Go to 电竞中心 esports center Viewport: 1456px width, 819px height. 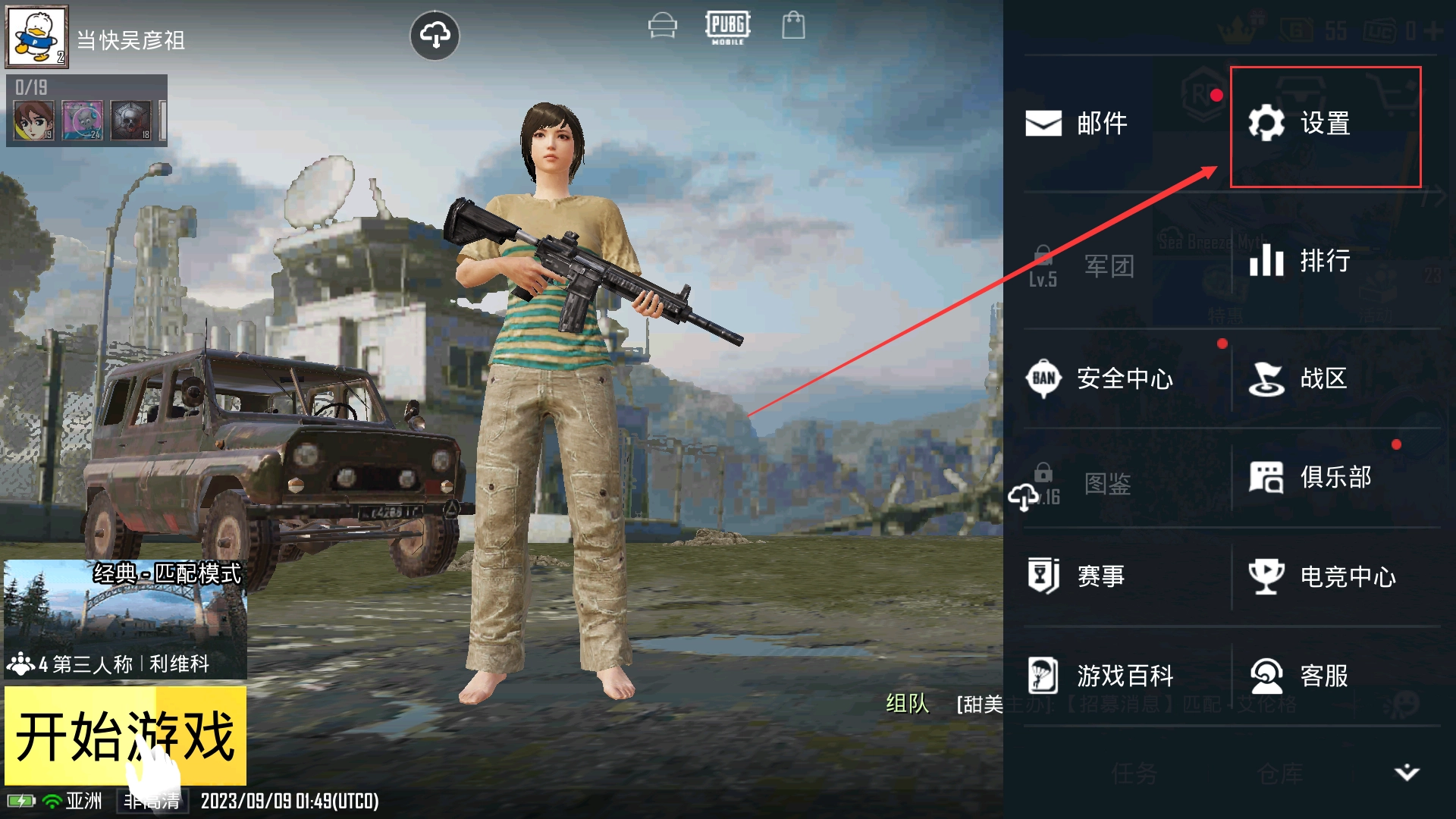[1323, 577]
